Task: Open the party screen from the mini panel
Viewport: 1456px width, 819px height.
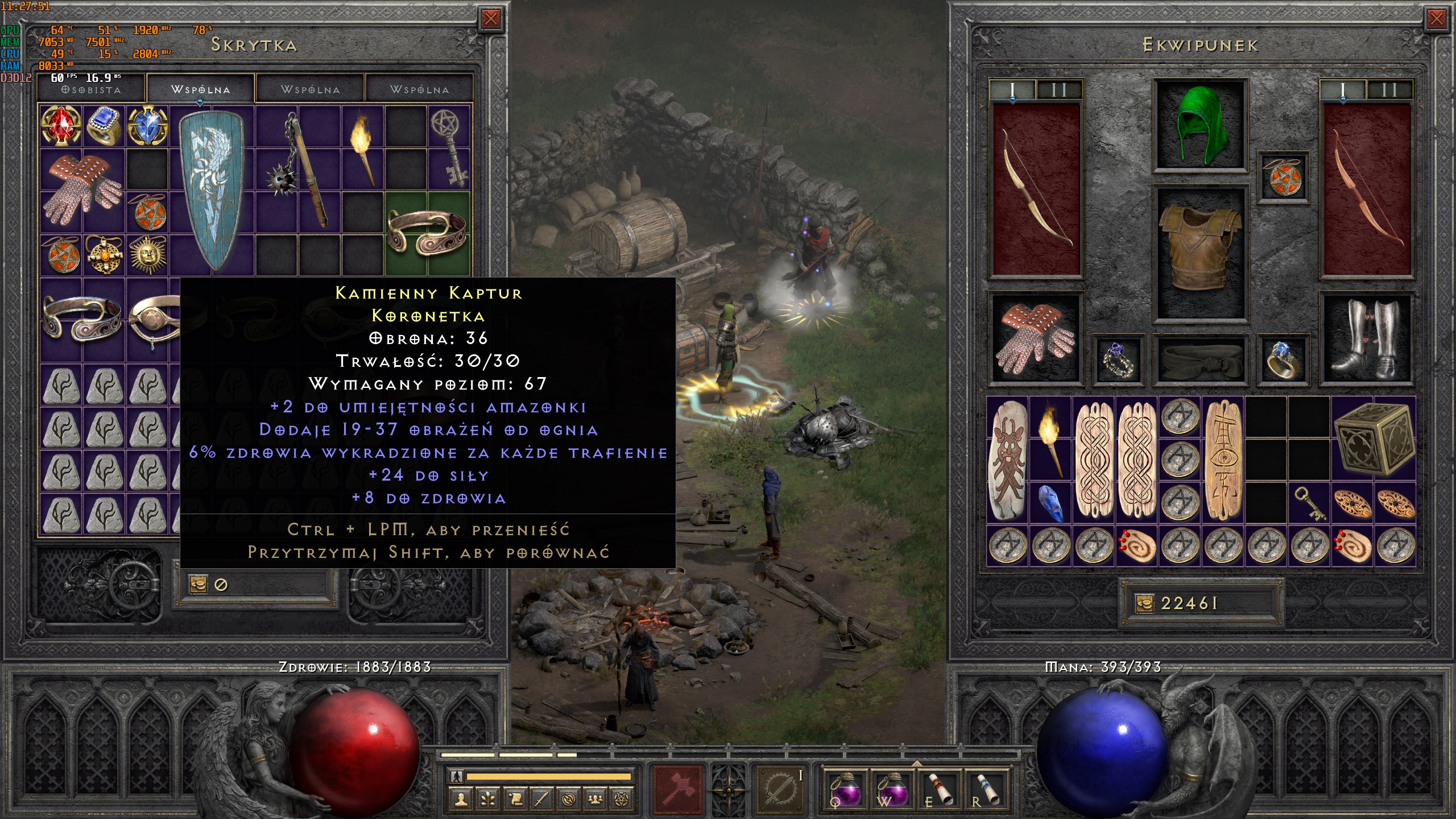Action: point(595,800)
